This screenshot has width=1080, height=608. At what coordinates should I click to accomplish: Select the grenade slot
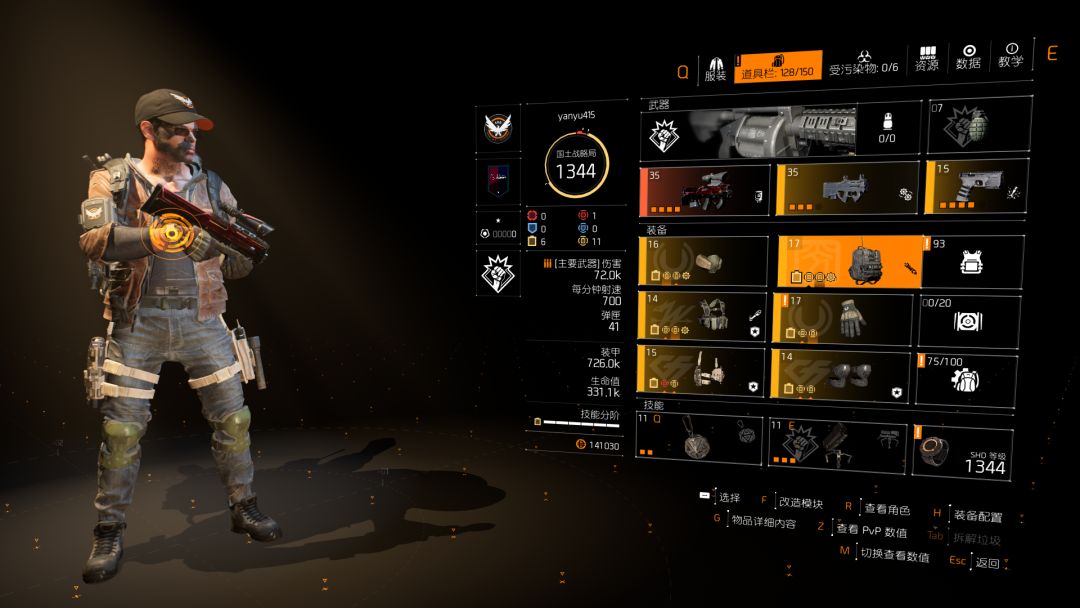pos(979,127)
